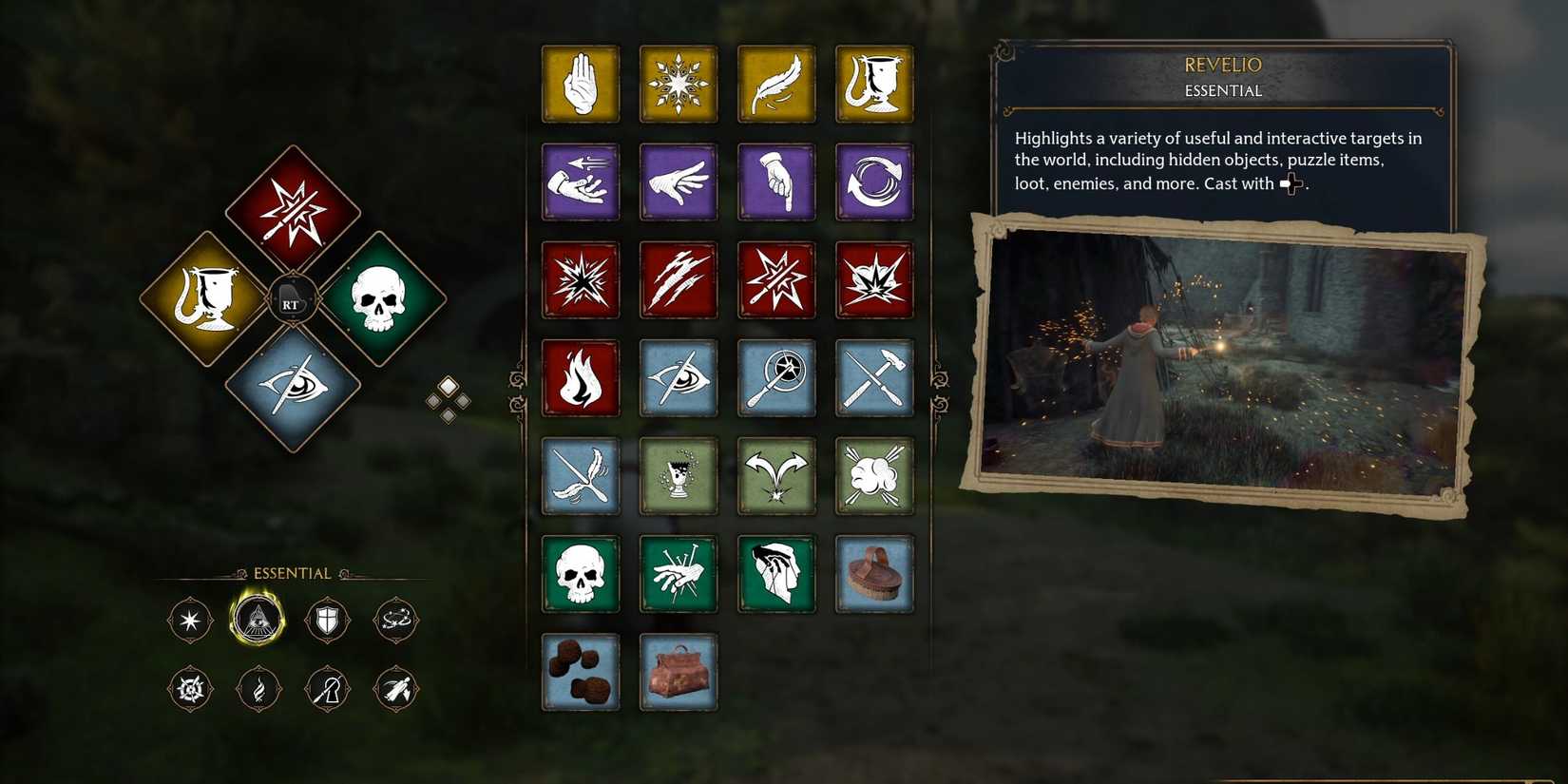Select the Revelio eye spell tile

coord(679,377)
